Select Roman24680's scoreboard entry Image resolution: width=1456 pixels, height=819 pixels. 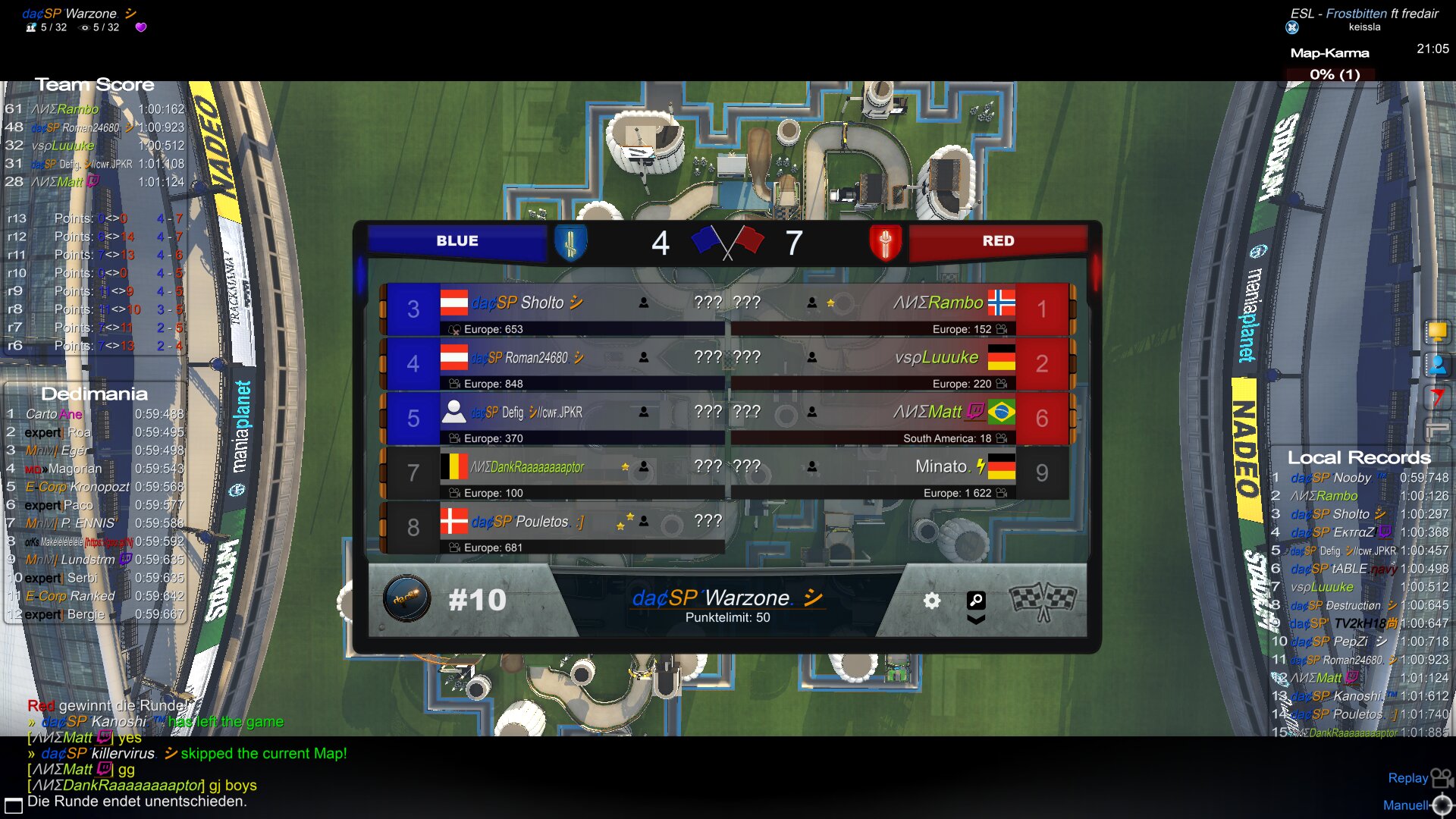(x=554, y=364)
